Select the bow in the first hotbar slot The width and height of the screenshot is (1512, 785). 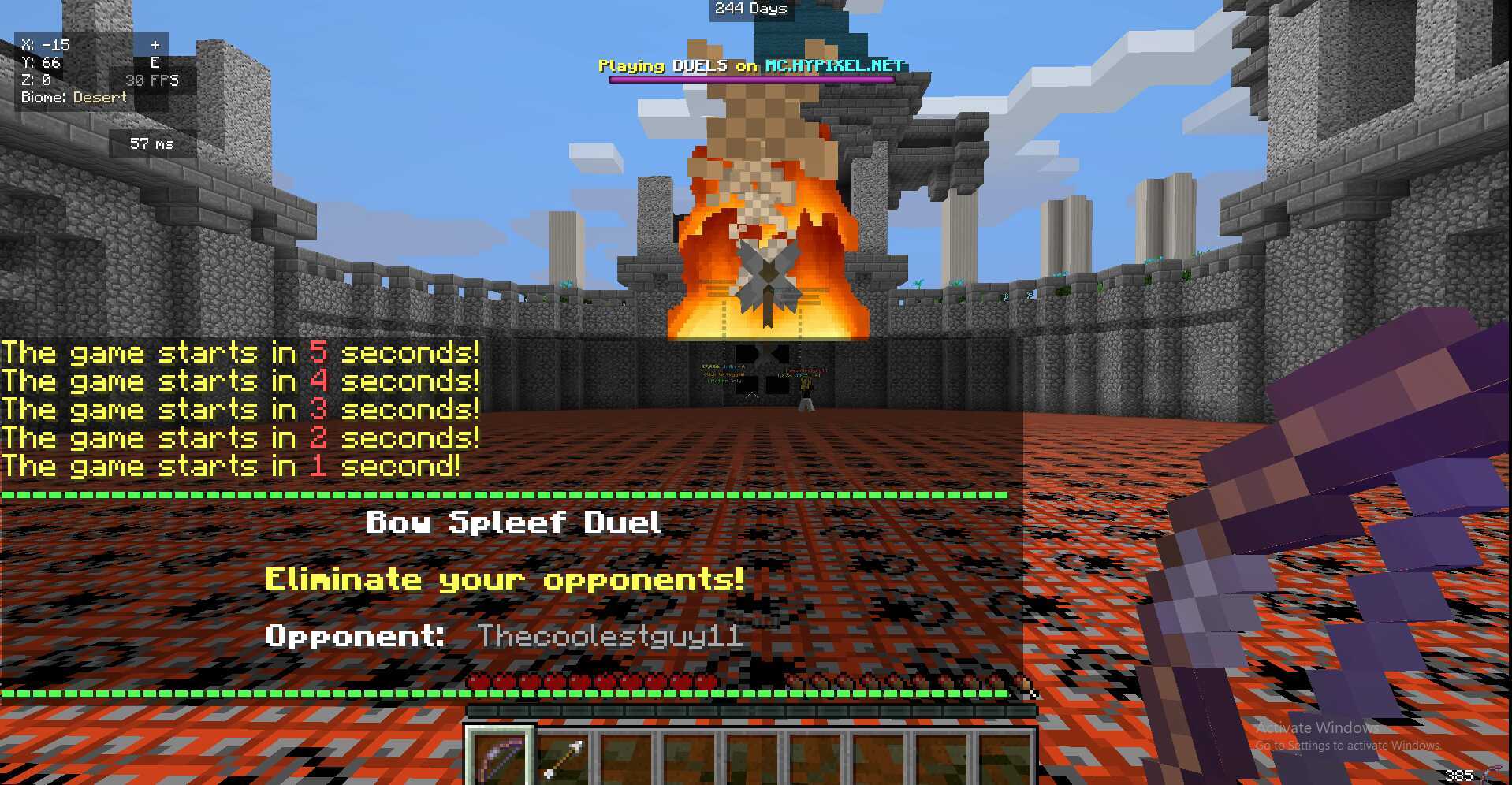point(499,758)
